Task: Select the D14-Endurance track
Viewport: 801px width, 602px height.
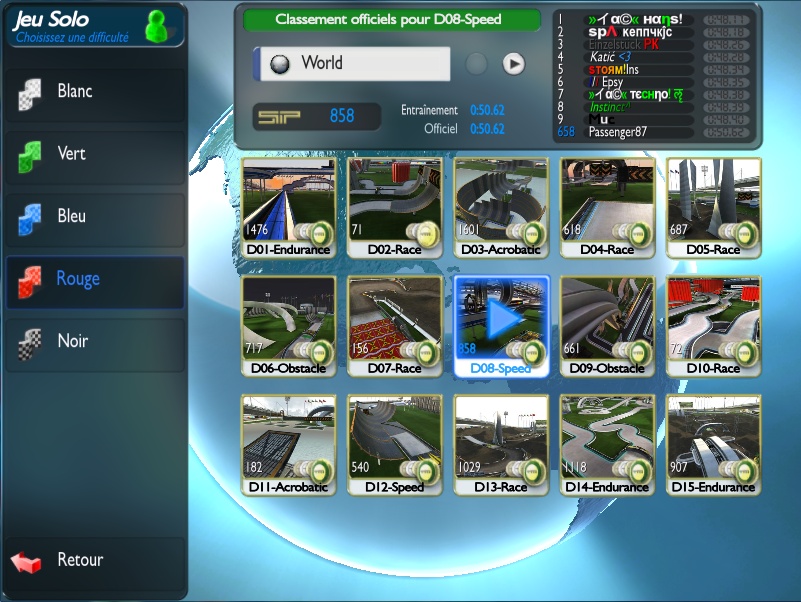Action: [607, 437]
